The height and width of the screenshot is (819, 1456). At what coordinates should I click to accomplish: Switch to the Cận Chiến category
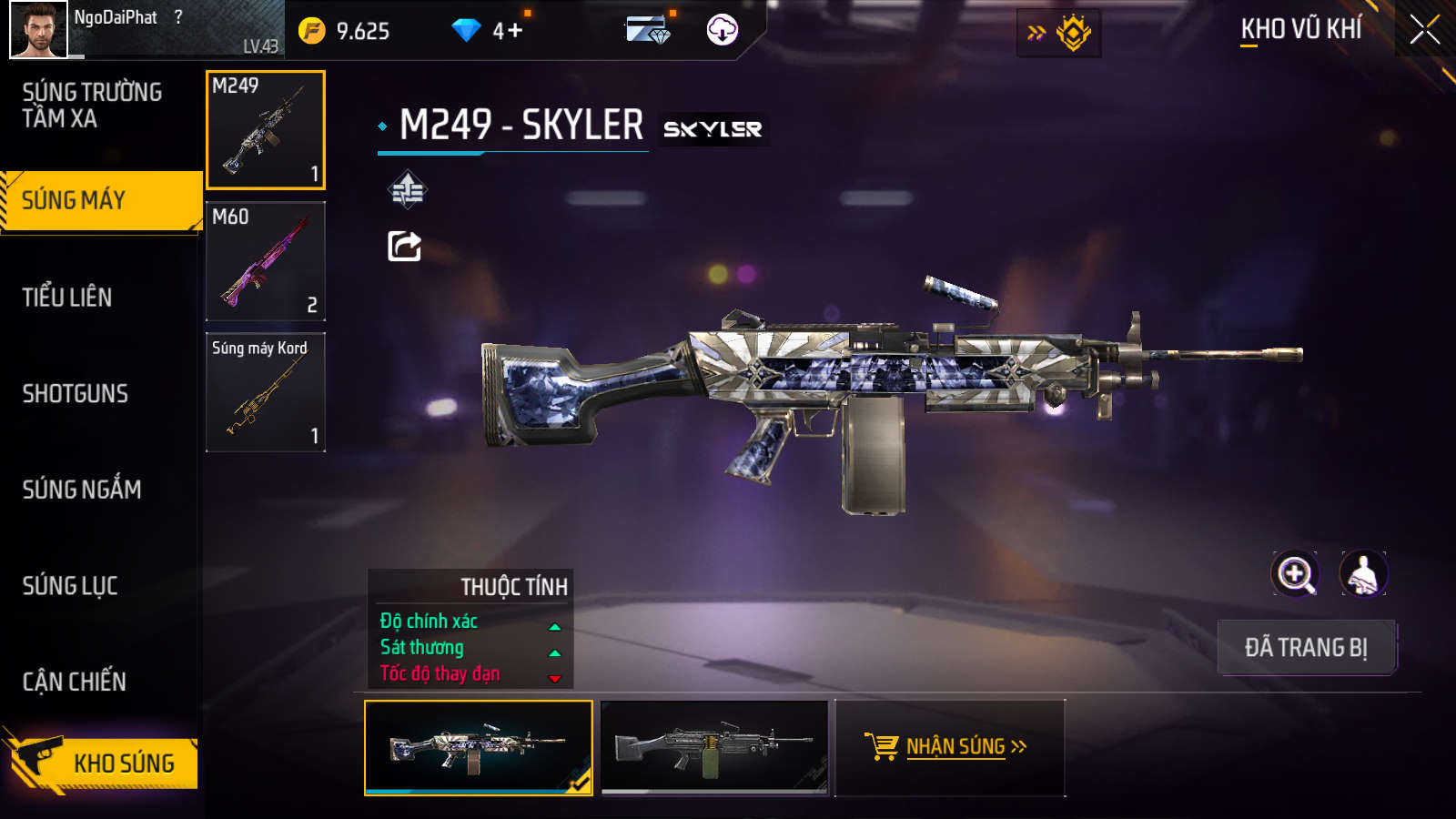click(x=75, y=682)
